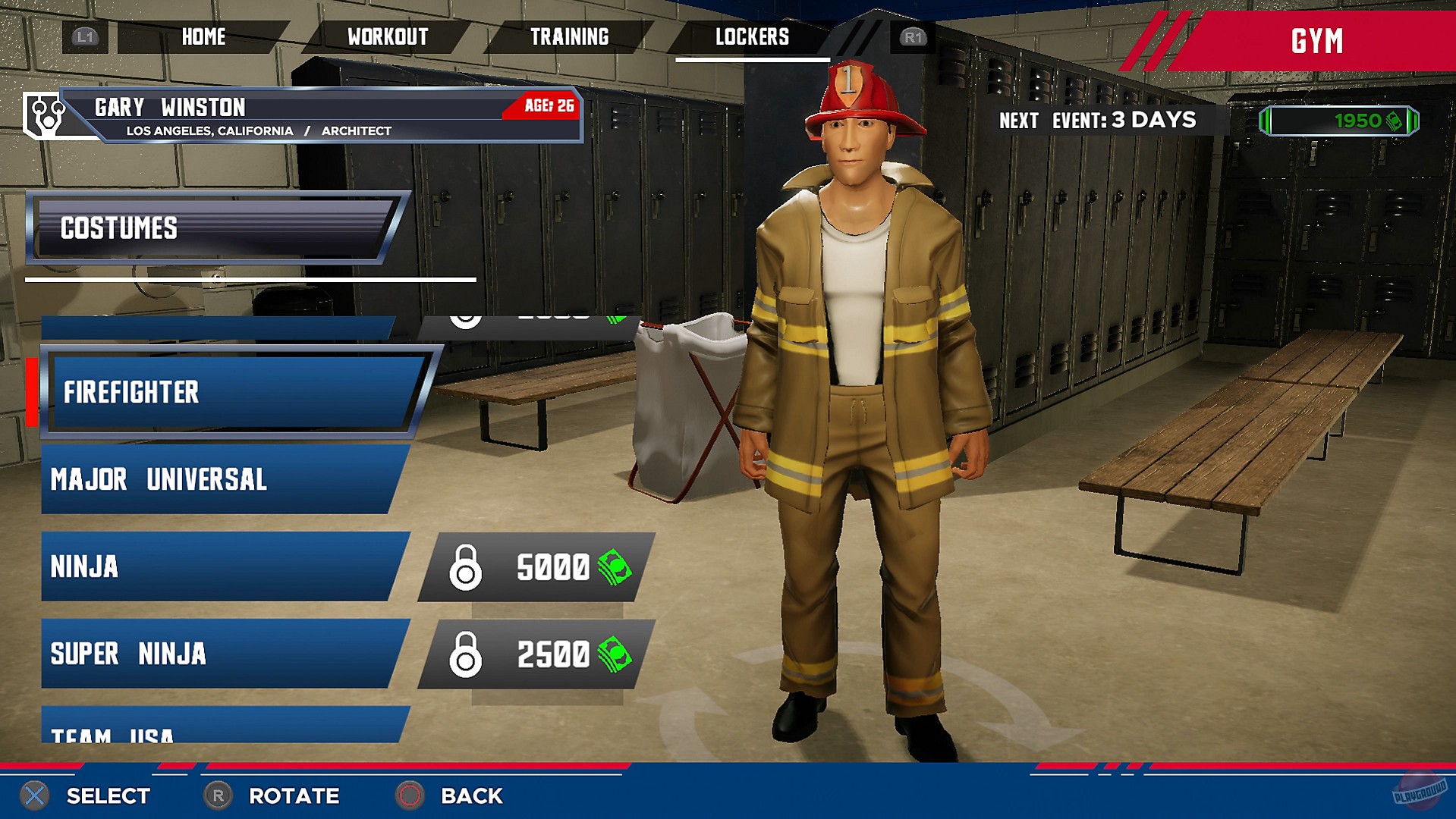Click the lock icon beside Super Ninja
This screenshot has height=819, width=1456.
click(x=467, y=654)
